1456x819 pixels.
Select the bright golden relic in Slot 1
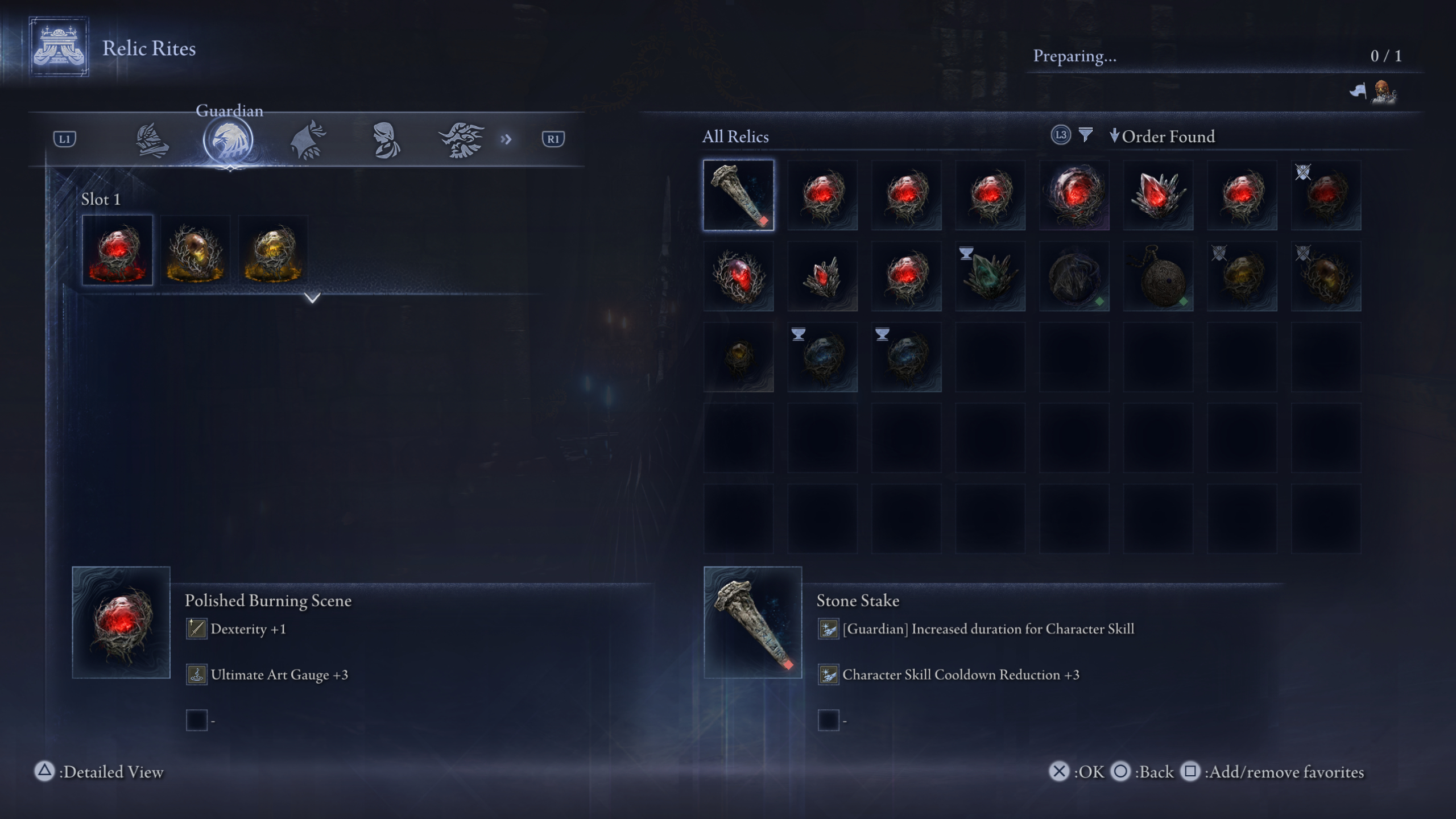[273, 250]
